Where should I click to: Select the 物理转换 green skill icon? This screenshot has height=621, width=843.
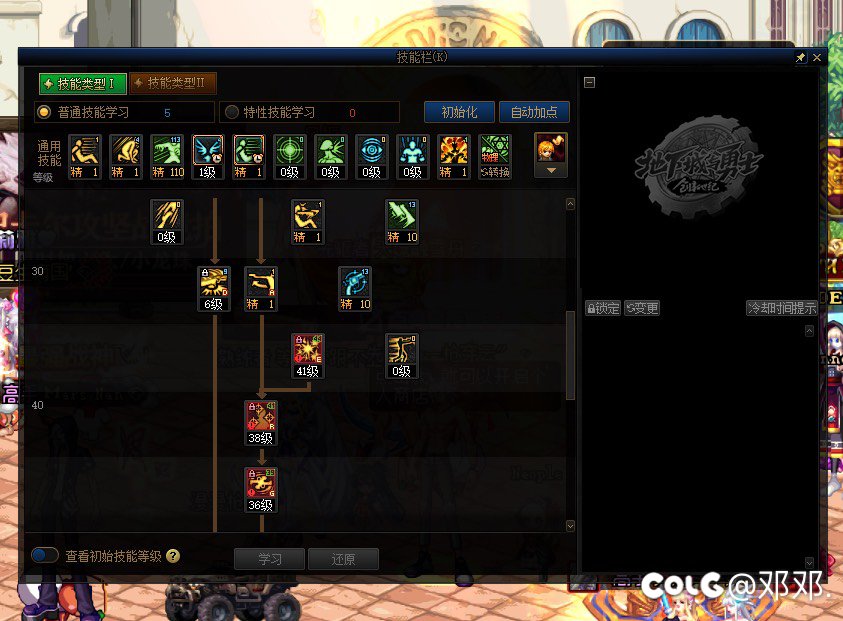tap(494, 156)
